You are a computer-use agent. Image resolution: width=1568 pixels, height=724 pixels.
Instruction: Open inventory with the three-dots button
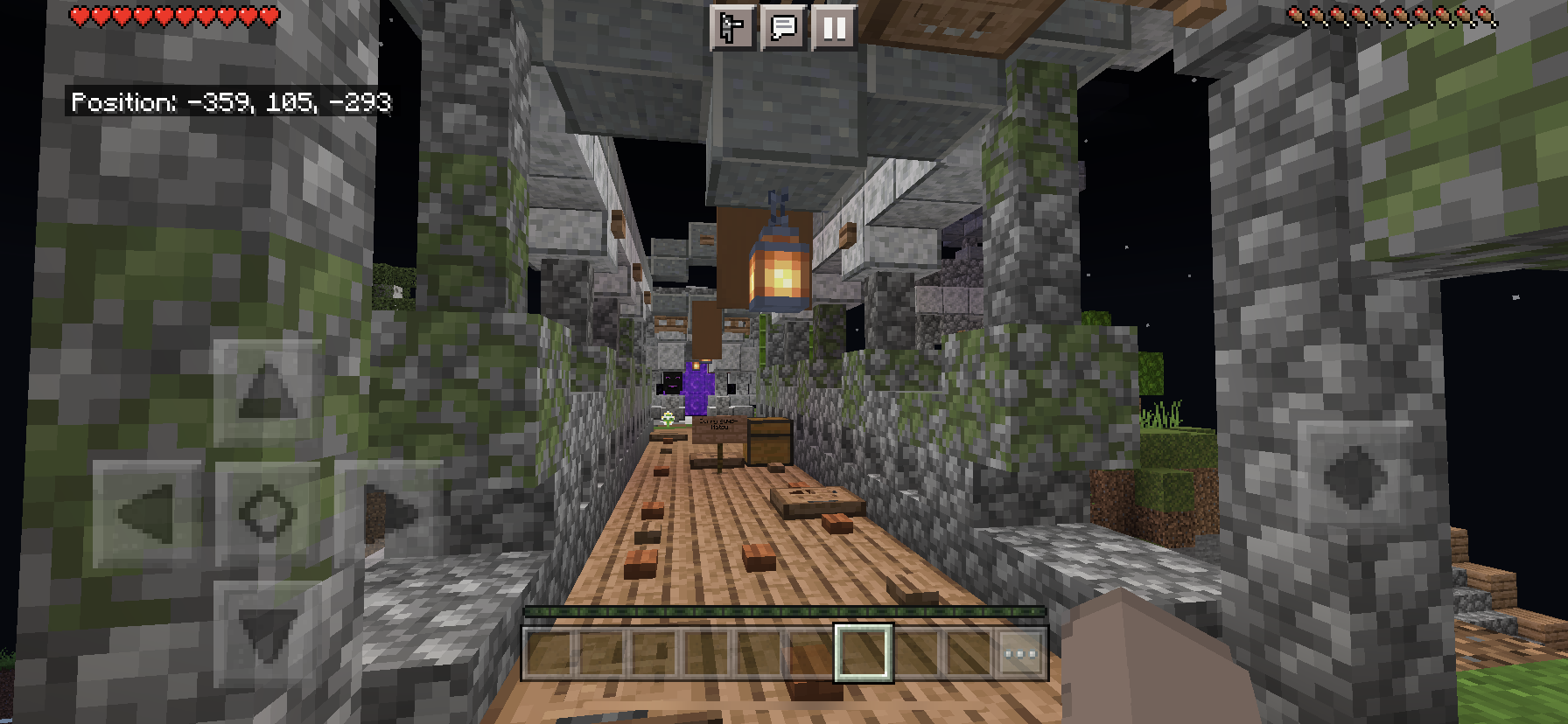coord(1020,653)
